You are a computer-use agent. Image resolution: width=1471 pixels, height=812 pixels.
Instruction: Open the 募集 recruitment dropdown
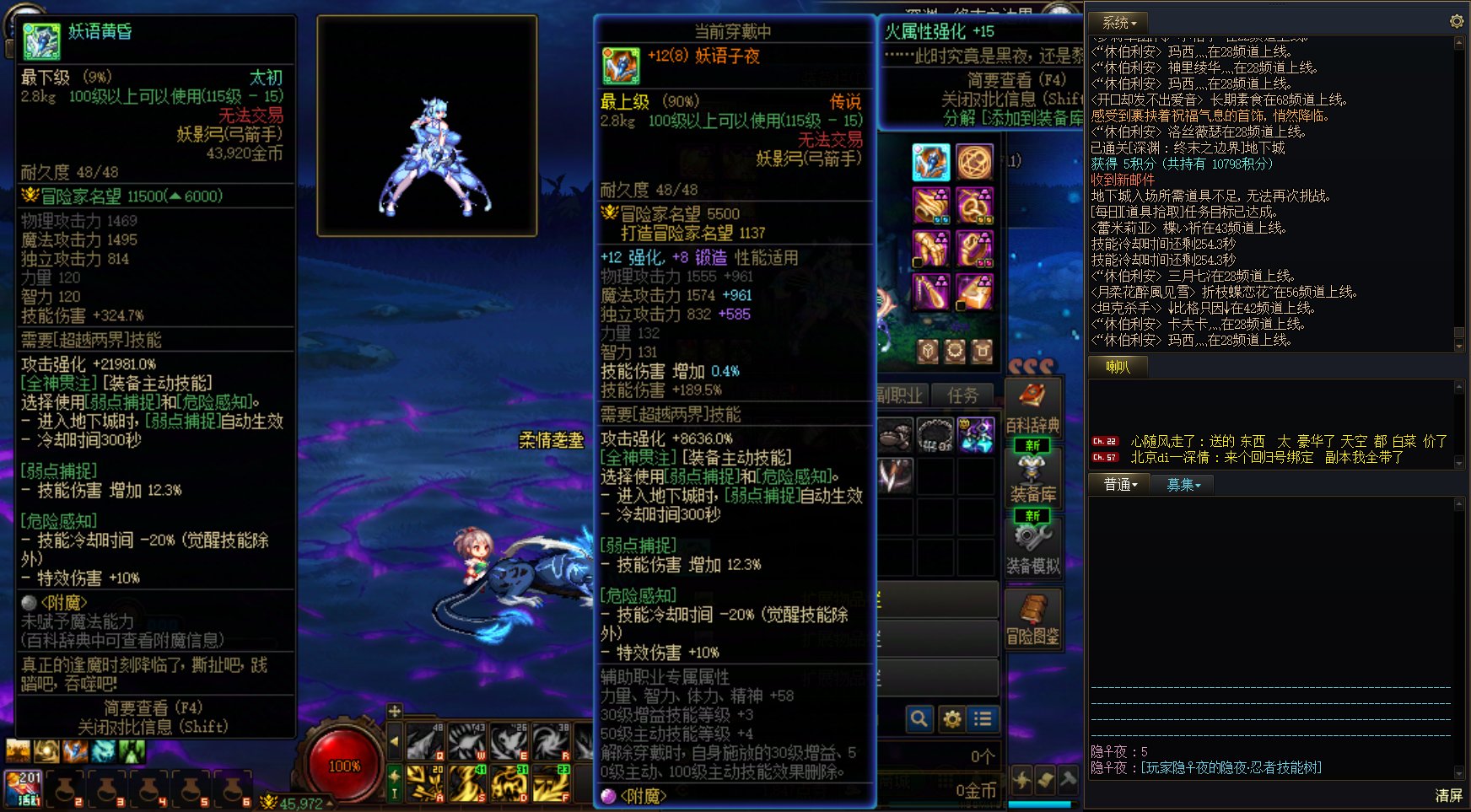[1183, 483]
